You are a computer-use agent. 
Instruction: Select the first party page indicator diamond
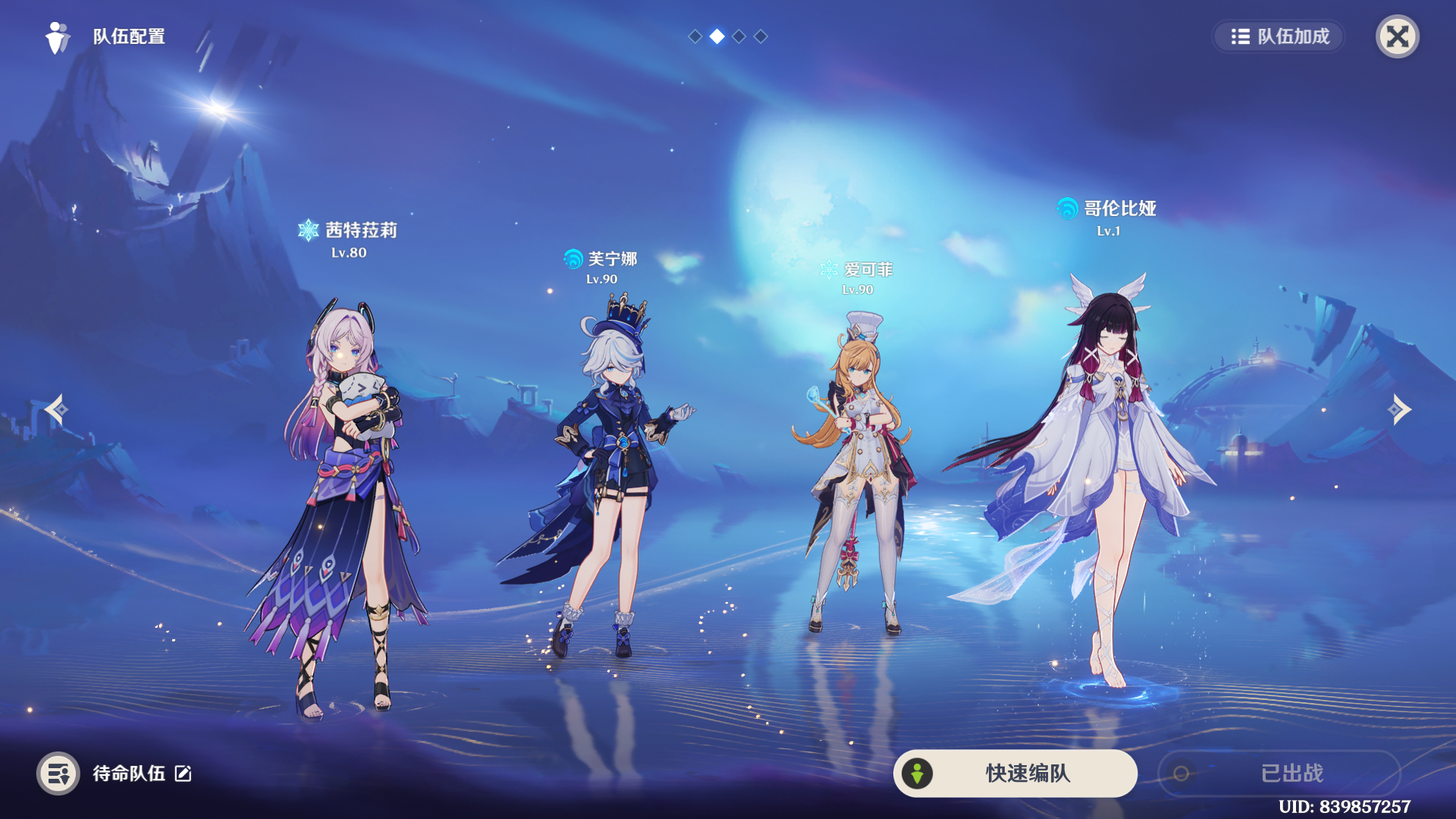[x=695, y=36]
